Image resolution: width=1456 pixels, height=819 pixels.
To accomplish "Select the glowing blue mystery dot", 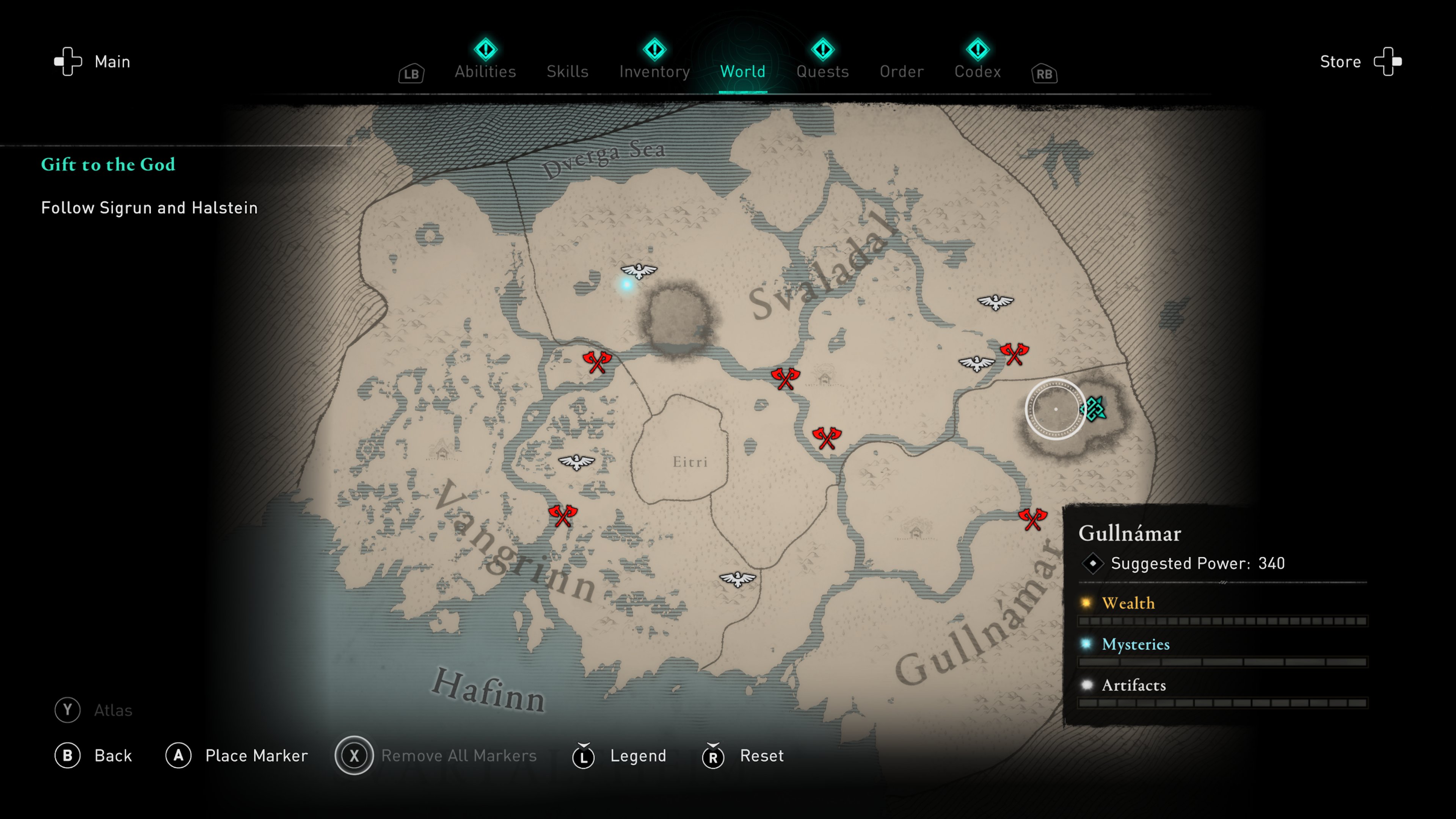I will [626, 284].
